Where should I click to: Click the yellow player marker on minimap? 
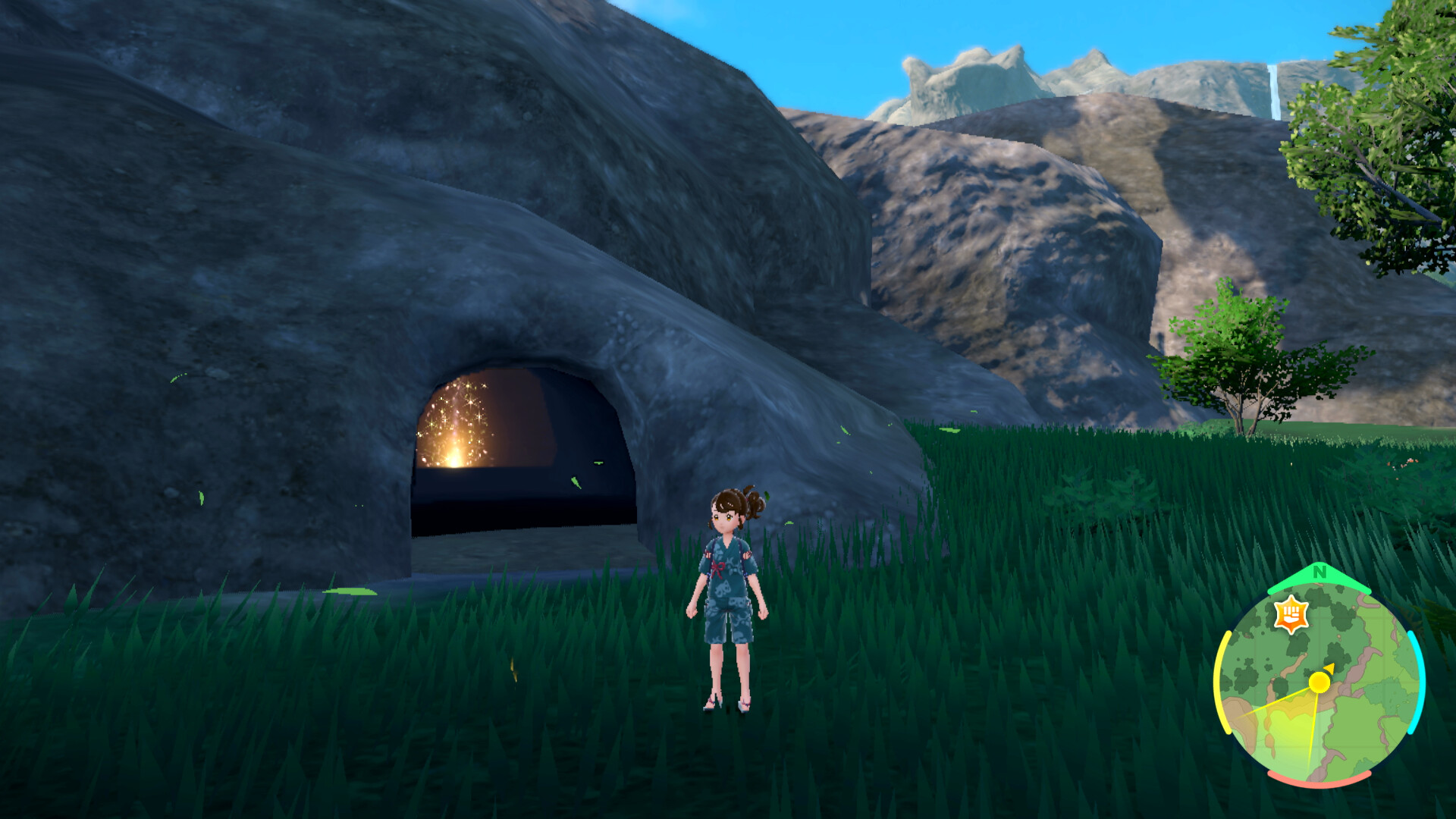[1319, 682]
